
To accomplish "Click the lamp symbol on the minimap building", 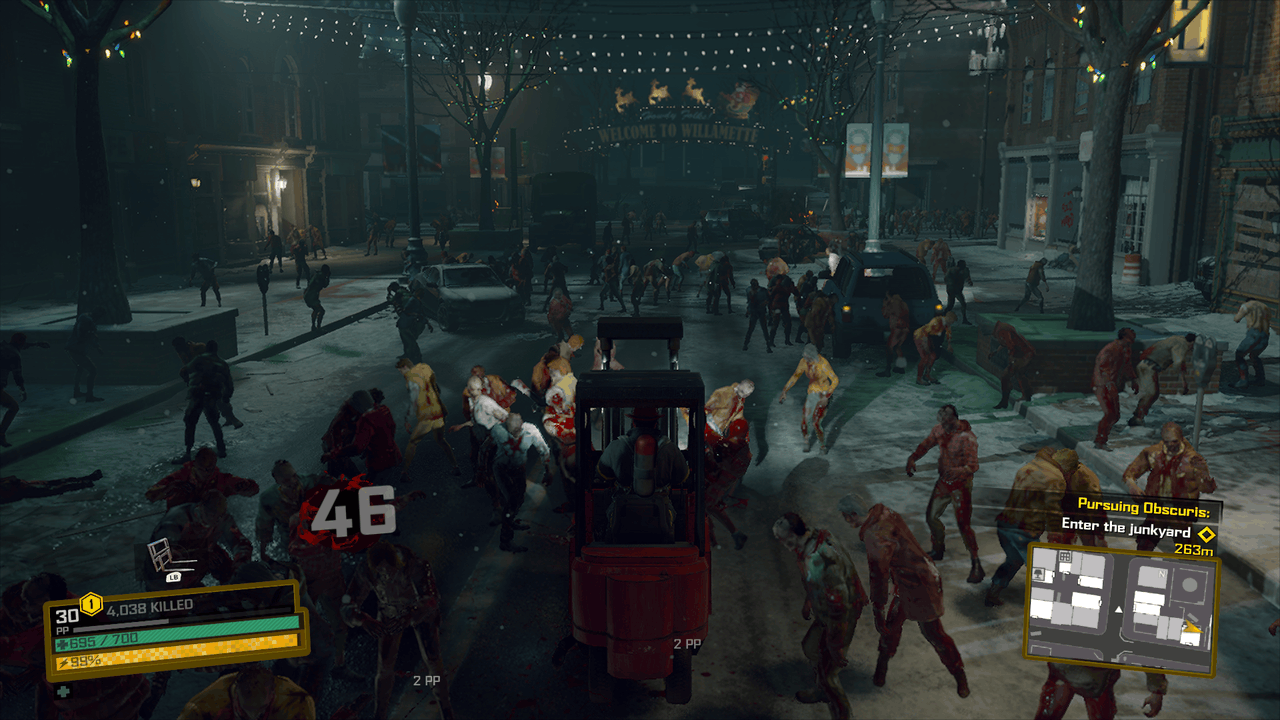I will [x=1037, y=573].
